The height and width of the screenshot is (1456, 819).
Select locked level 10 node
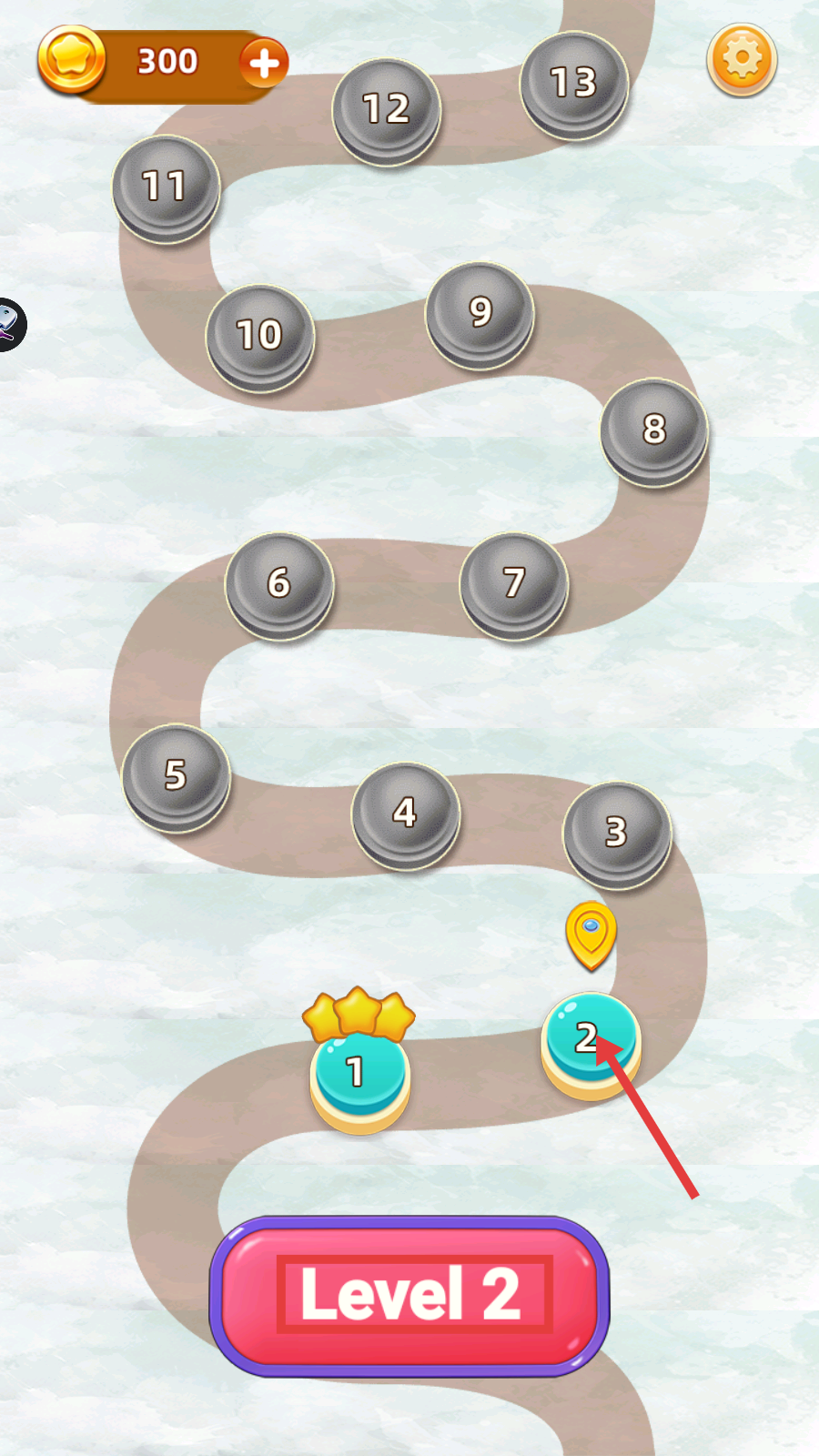pyautogui.click(x=260, y=336)
